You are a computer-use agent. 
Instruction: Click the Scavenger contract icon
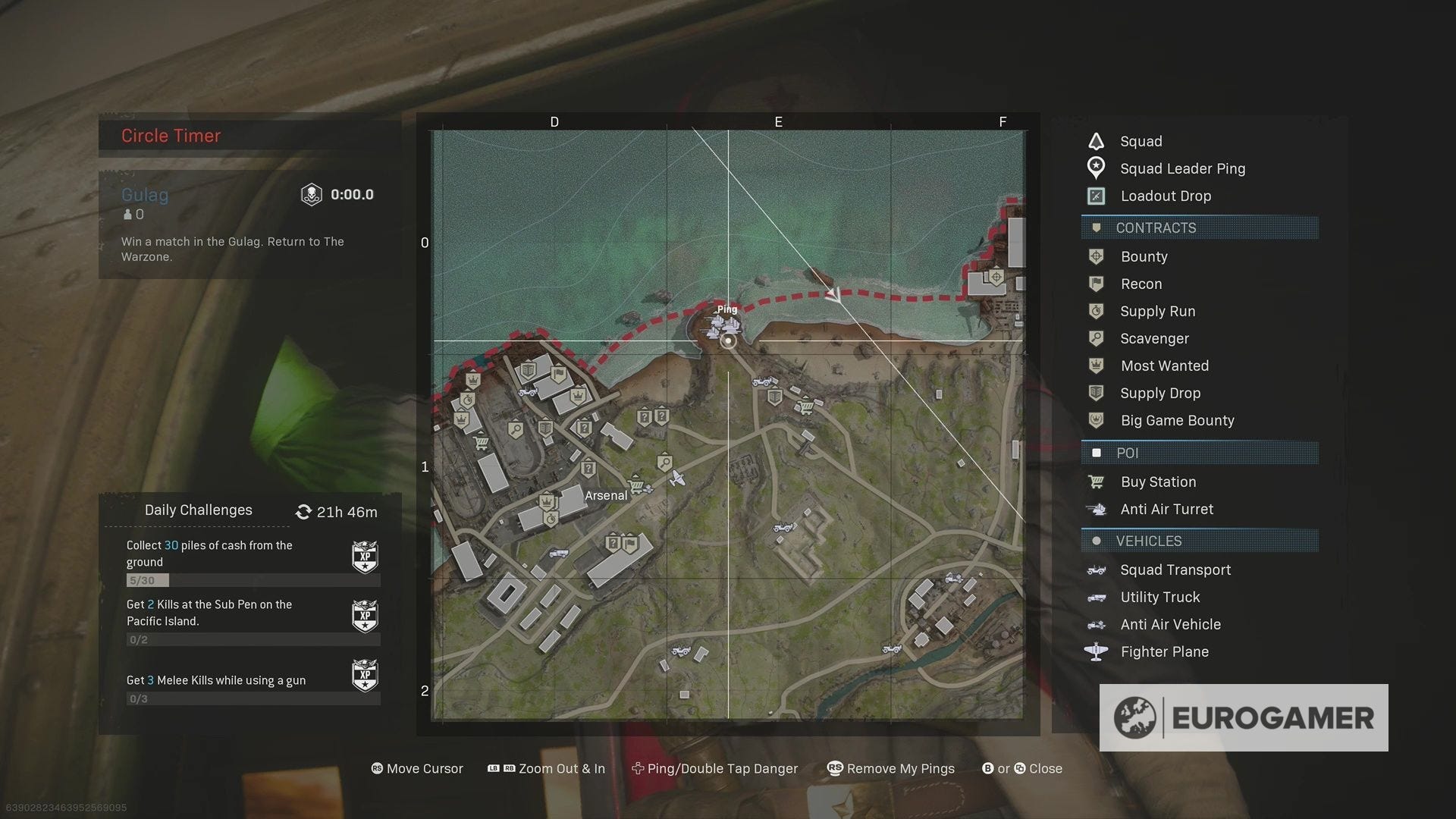tap(1096, 338)
